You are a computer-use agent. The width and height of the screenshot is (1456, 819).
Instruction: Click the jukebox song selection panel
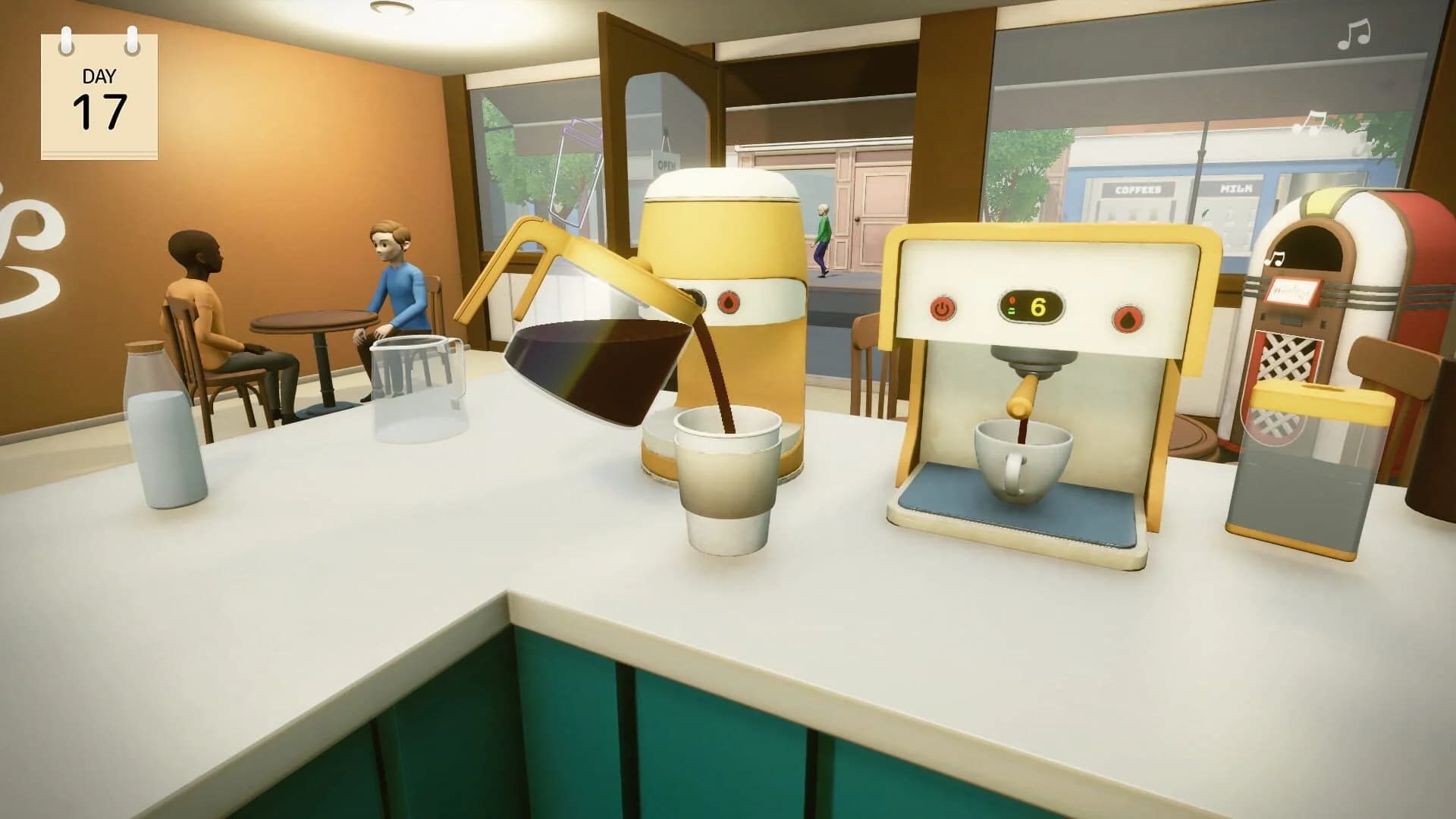1294,293
